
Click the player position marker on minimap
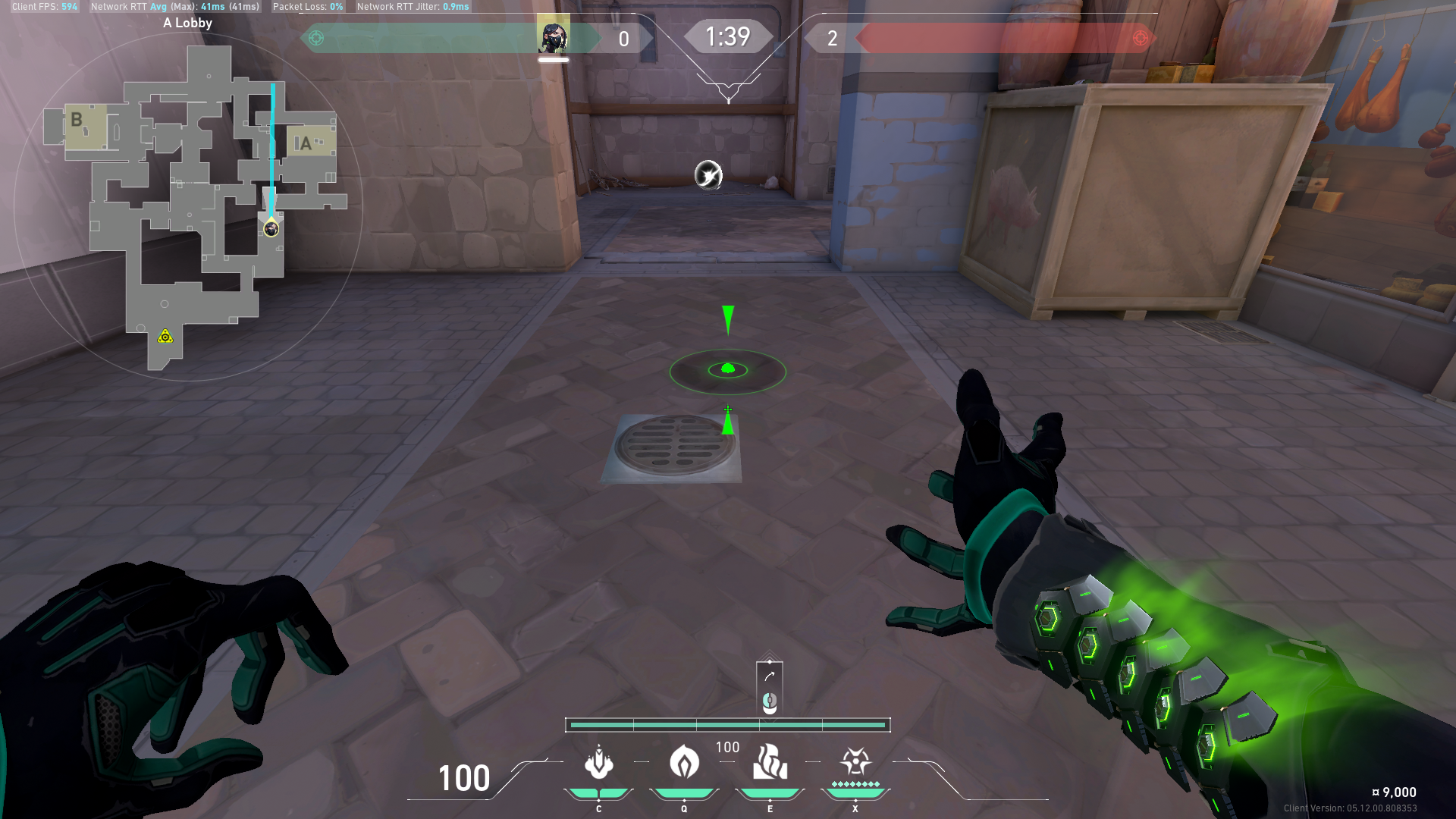pos(271,228)
